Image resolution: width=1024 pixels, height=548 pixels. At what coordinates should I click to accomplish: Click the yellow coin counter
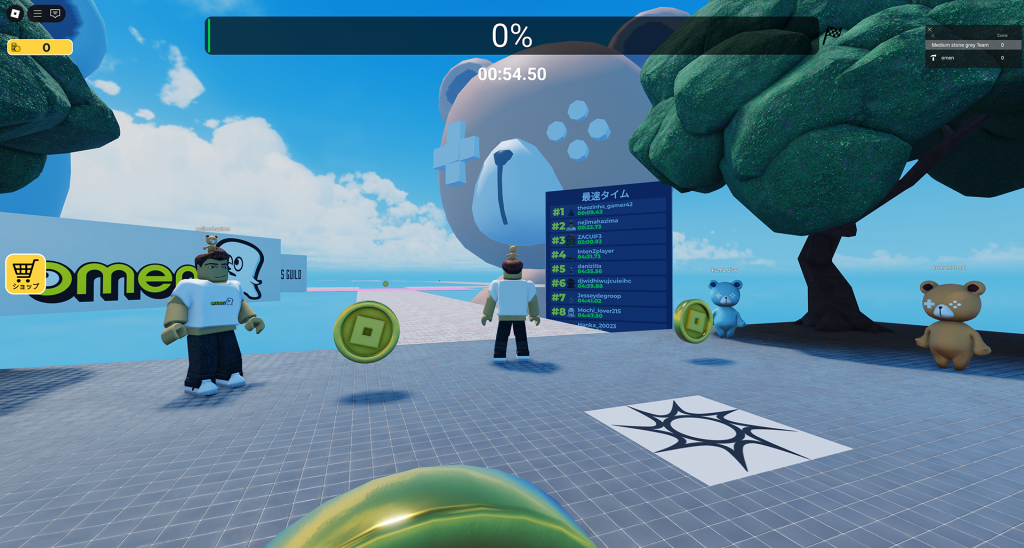click(x=40, y=47)
